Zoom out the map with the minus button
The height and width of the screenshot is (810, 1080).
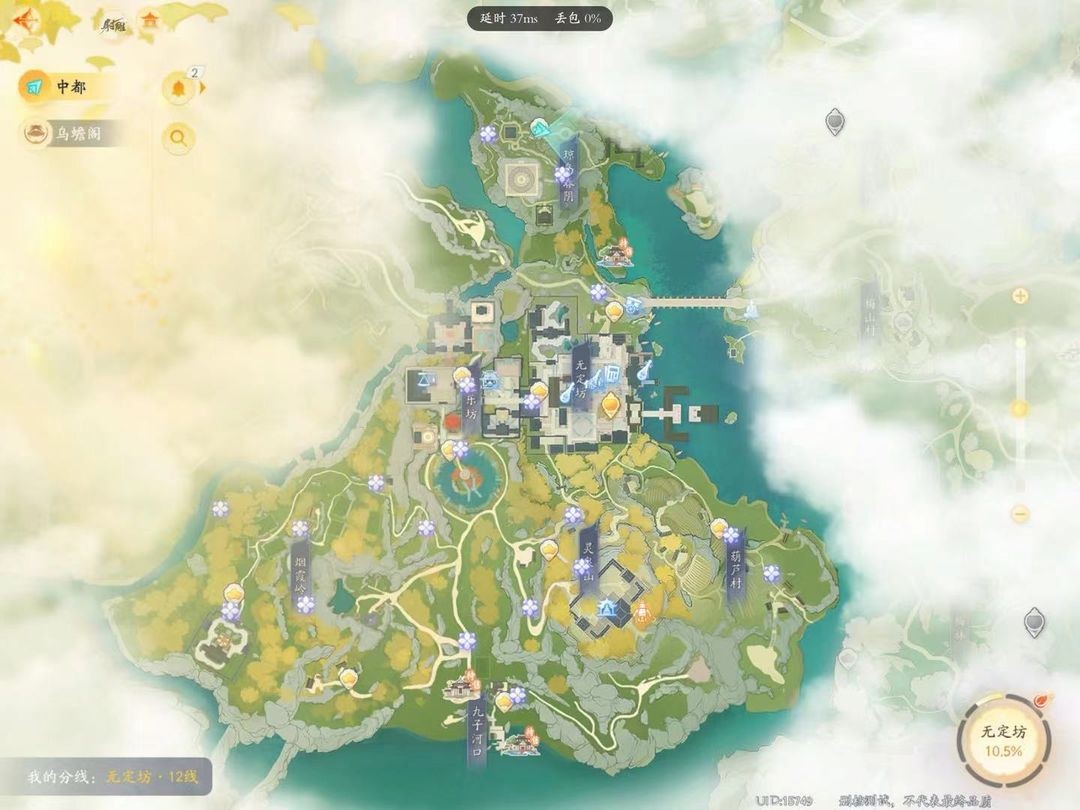click(1019, 514)
